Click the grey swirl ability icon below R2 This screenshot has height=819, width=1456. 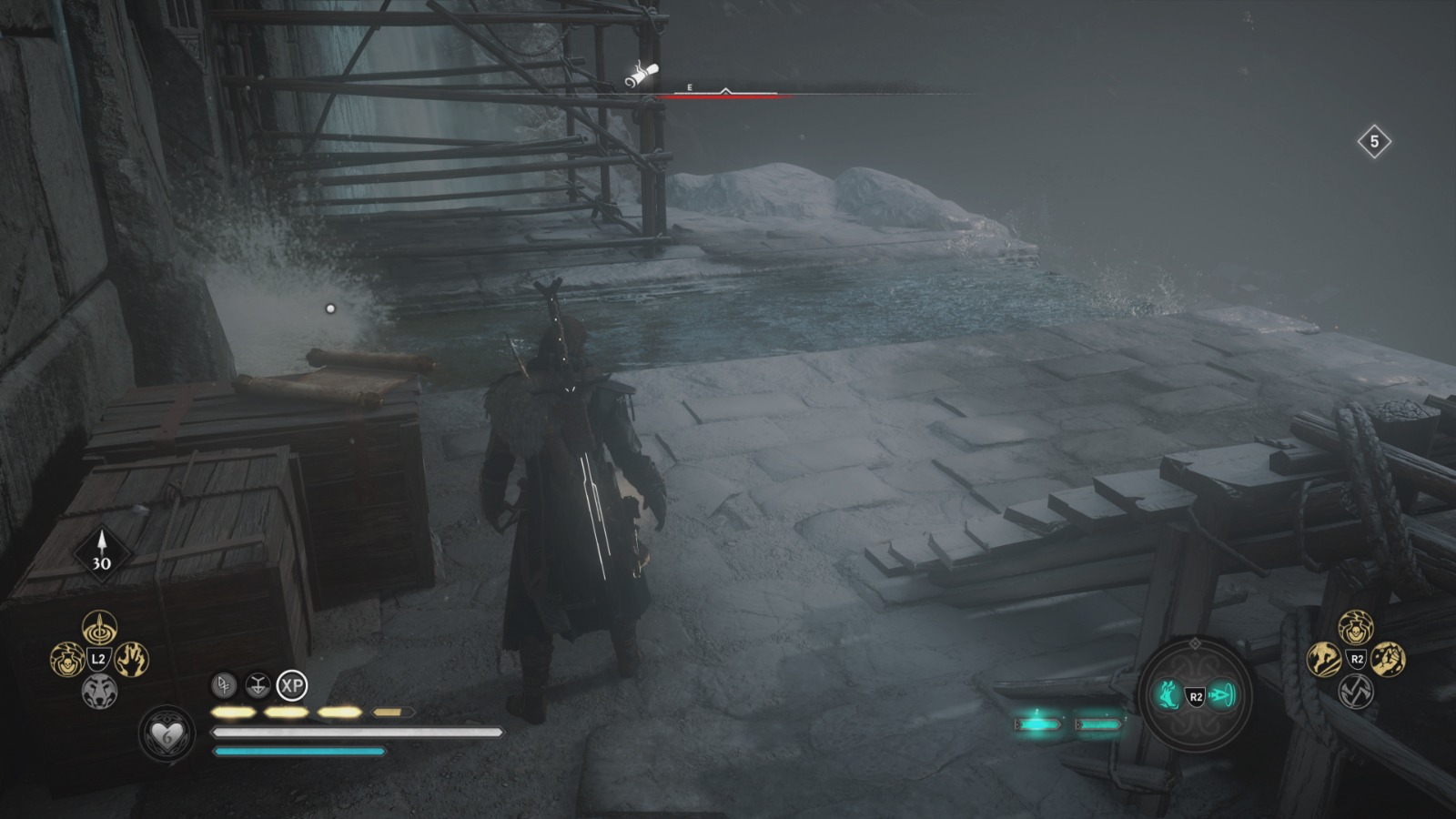[x=1355, y=693]
